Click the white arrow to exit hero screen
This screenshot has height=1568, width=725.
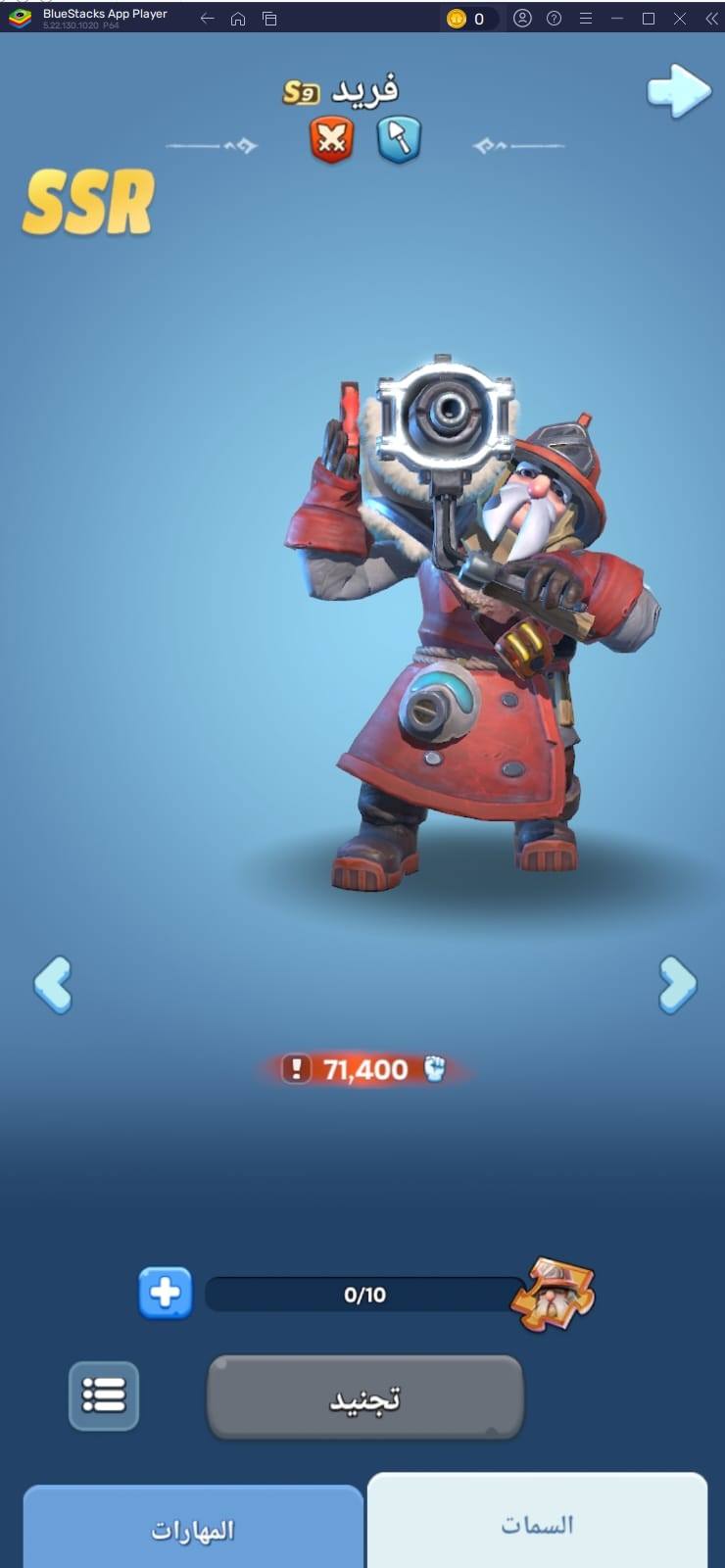(678, 92)
